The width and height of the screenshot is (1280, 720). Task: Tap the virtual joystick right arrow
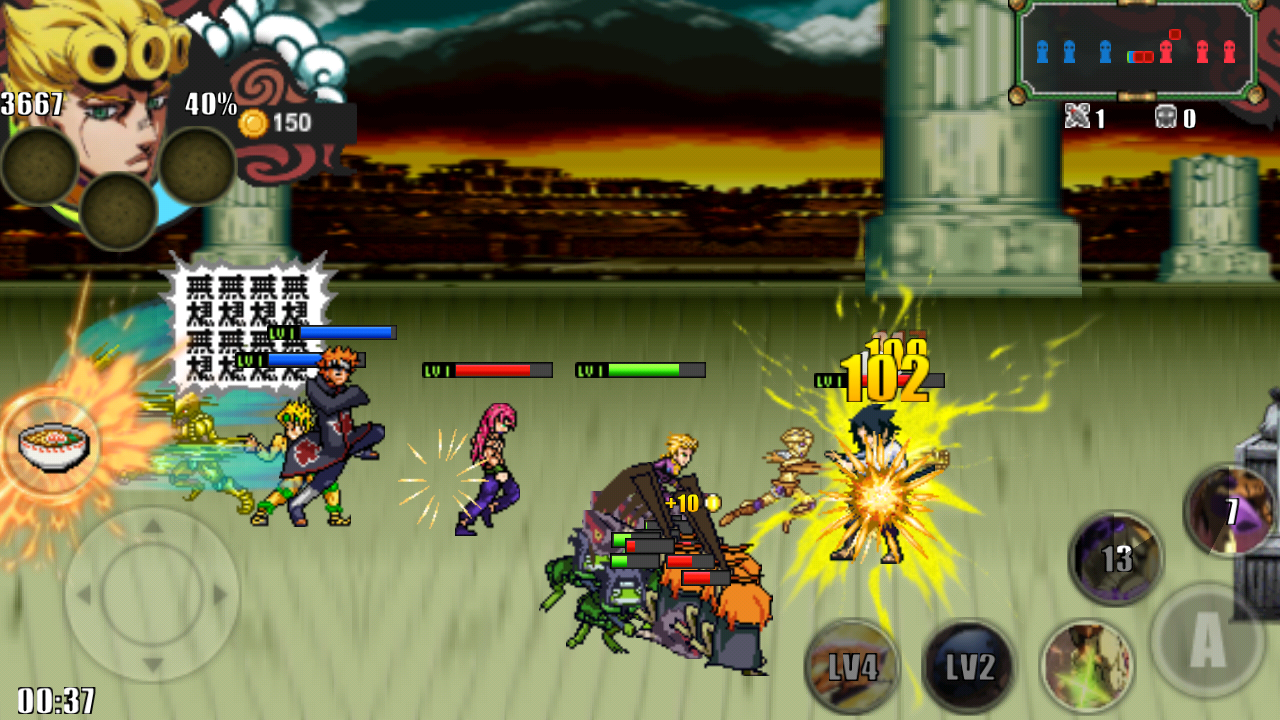tap(220, 595)
